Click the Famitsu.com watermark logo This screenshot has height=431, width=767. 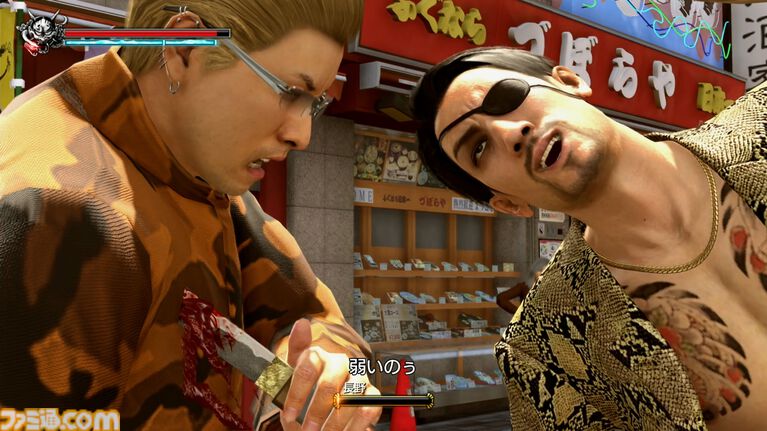pyautogui.click(x=60, y=418)
